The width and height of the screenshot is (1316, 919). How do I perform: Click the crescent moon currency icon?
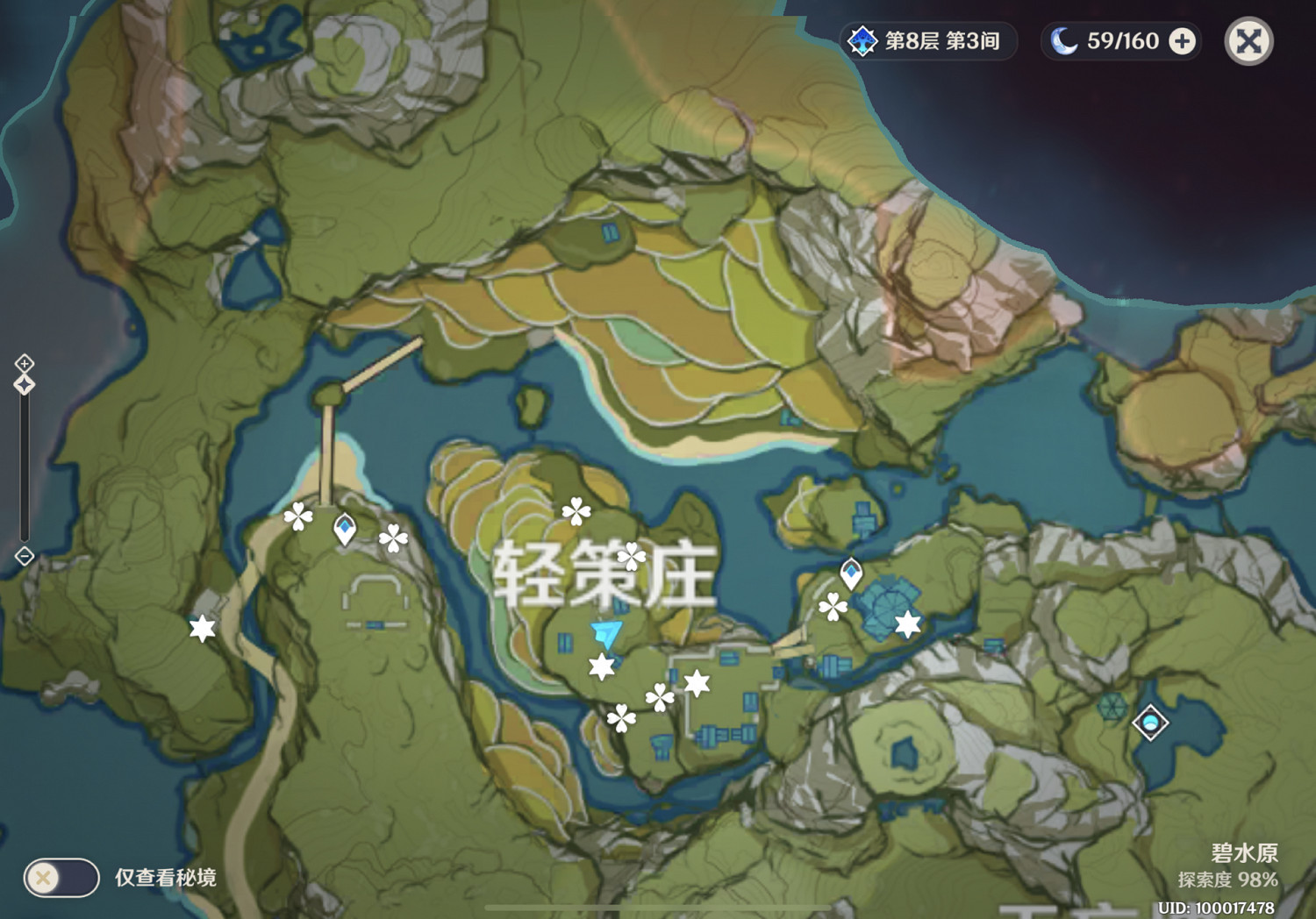coord(1063,39)
